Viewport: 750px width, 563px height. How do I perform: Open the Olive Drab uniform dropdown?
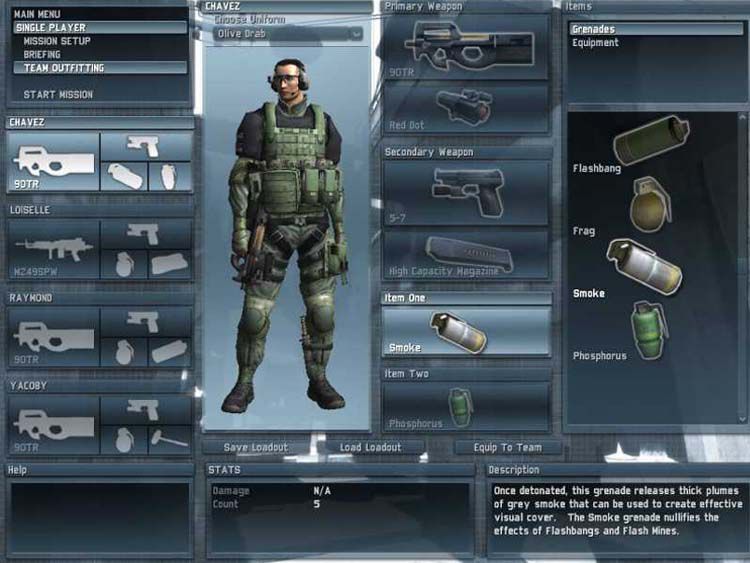288,34
